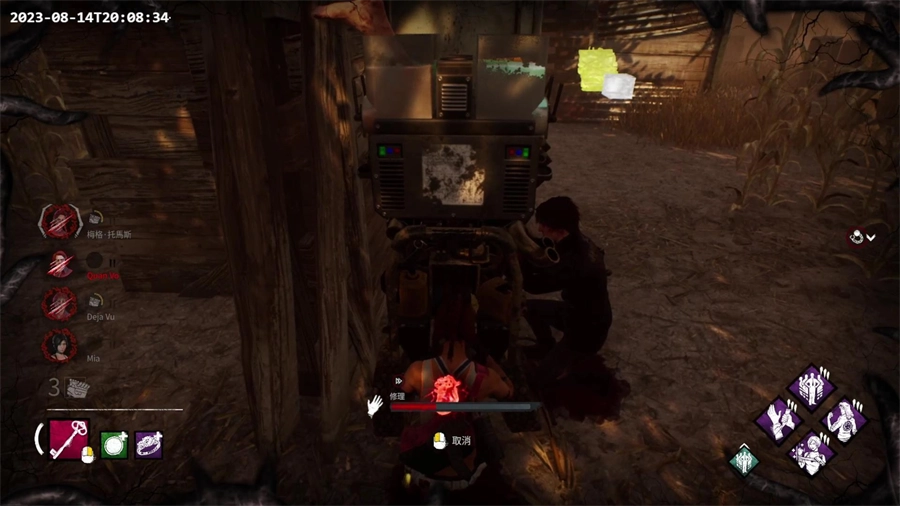Viewport: 900px width, 506px height.
Task: Click the purple ring add-on icon
Action: click(x=148, y=445)
